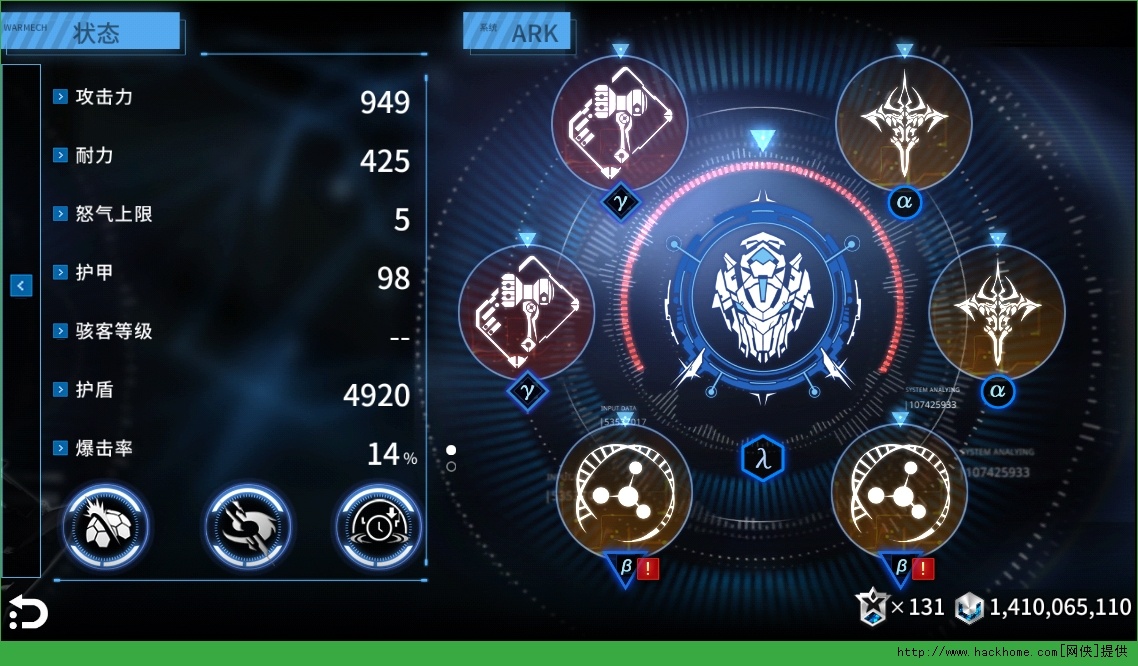Image resolution: width=1138 pixels, height=666 pixels.
Task: Switch to the second stats page dot
Action: [452, 467]
